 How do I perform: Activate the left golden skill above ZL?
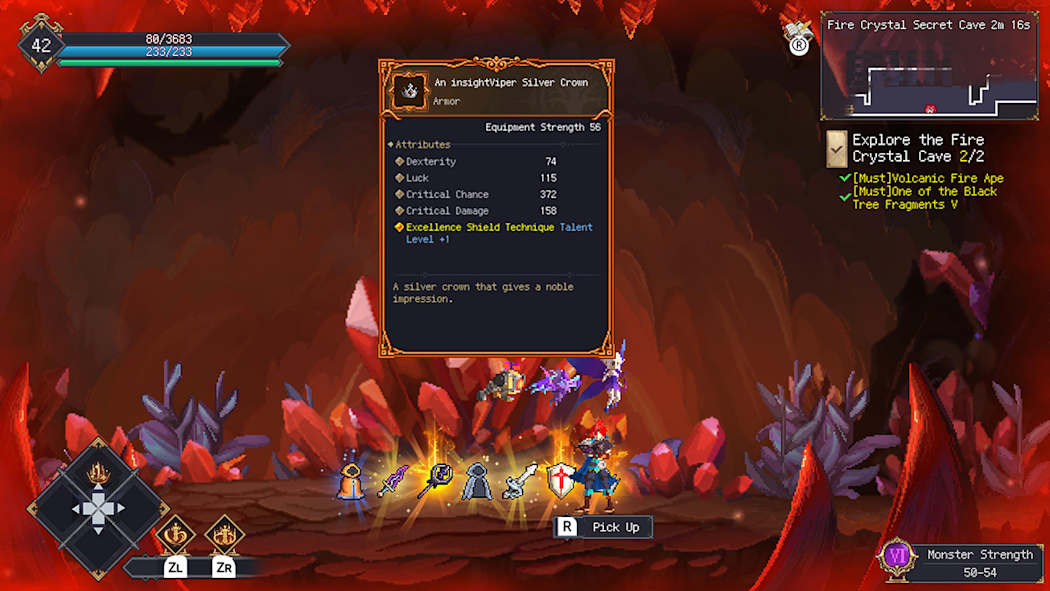click(175, 534)
